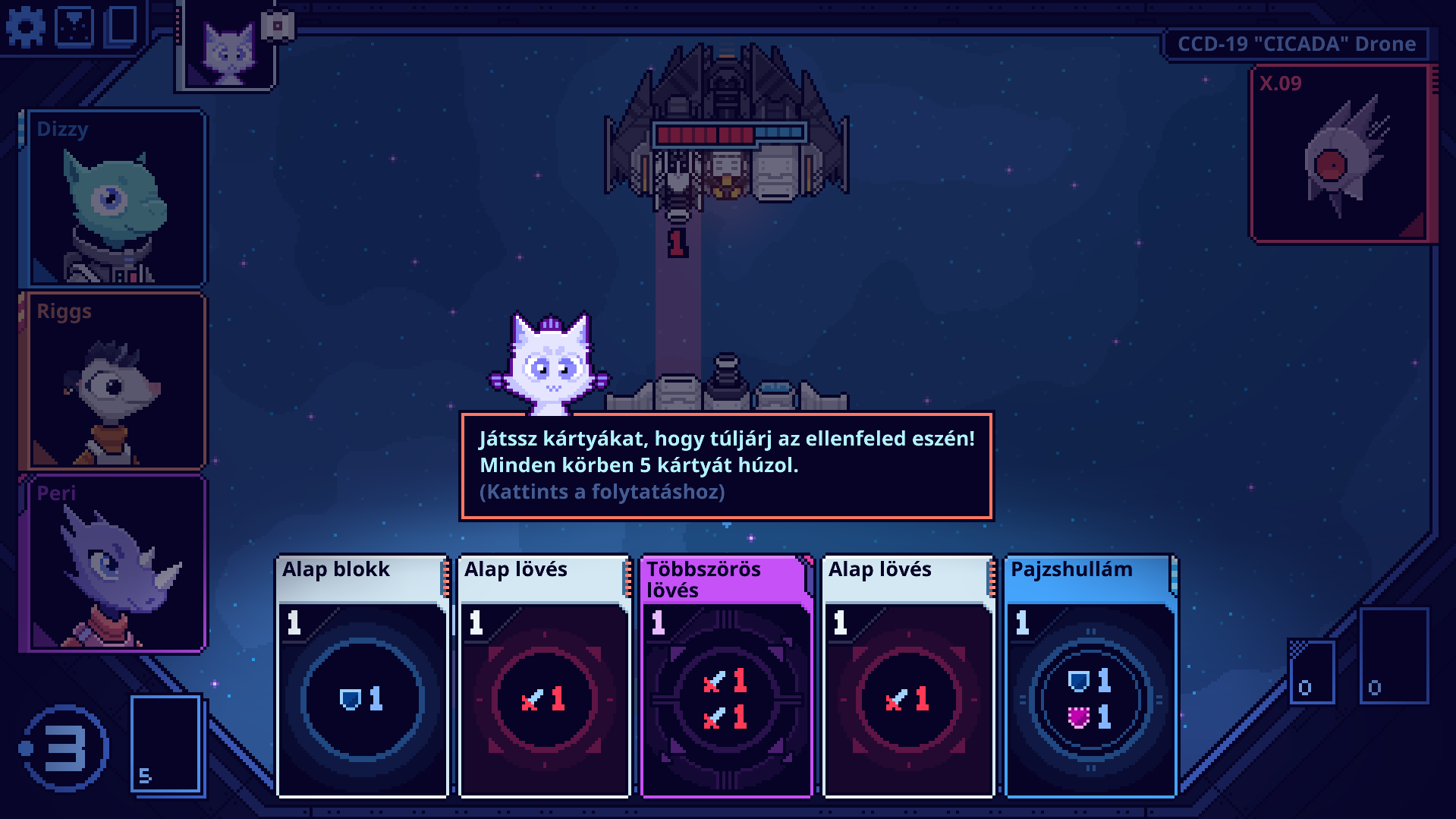Select Peri's crew portrait
This screenshot has height=819, width=1456.
point(115,563)
